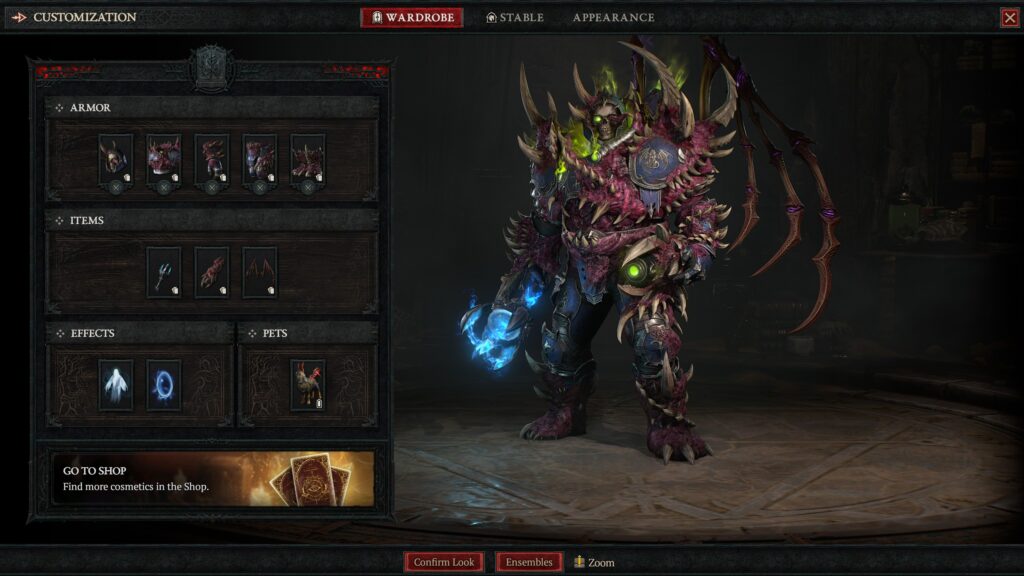Switch to the Wardrobe tab
Screen dimensions: 1024x576
tap(412, 18)
